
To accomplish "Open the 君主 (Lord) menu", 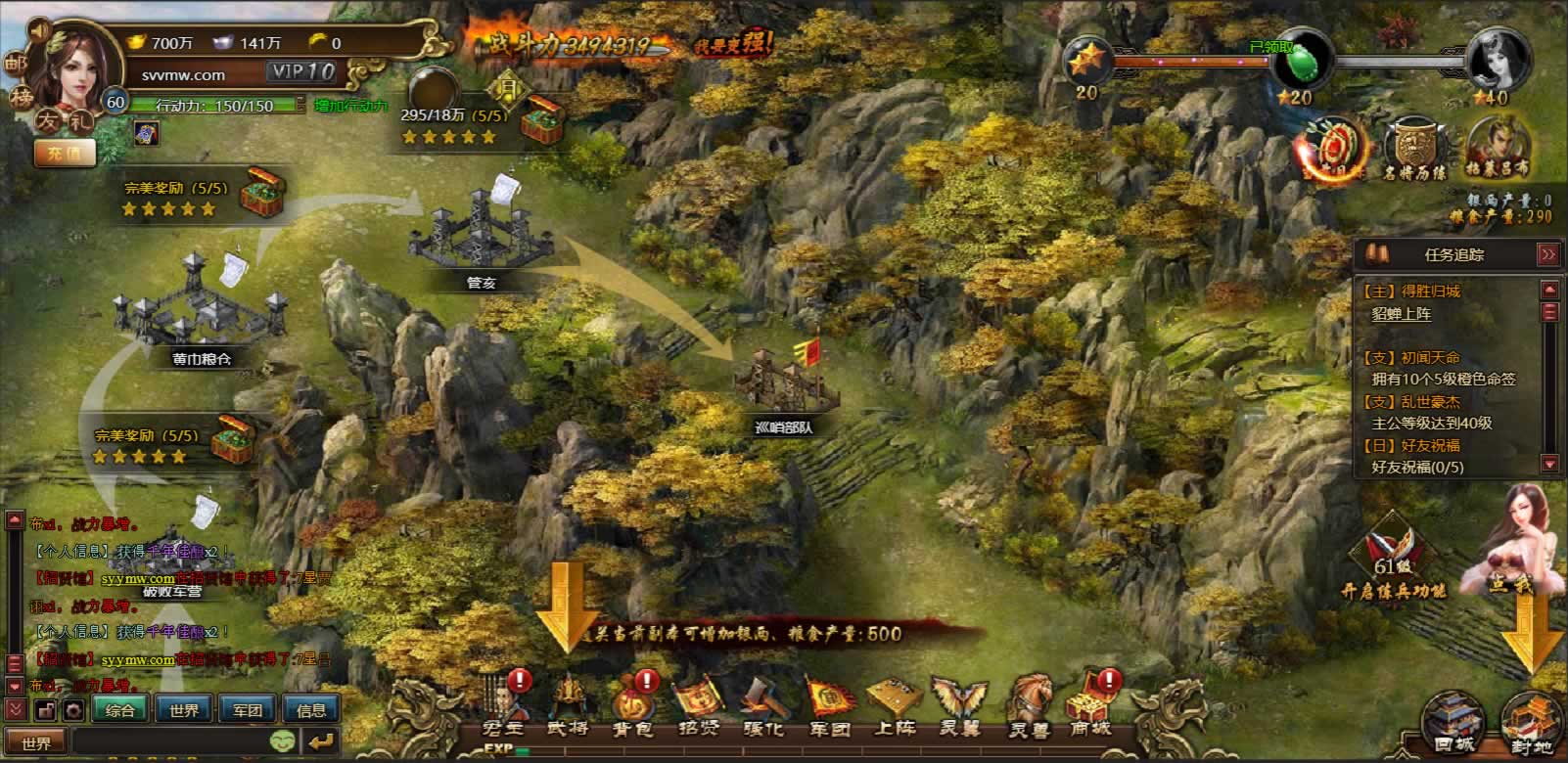I will [503, 704].
